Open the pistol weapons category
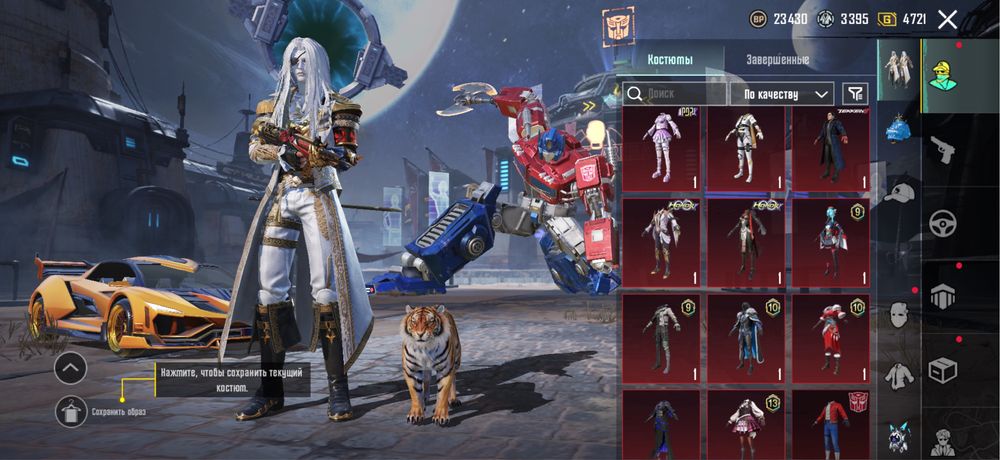Viewport: 1000px width, 460px height. pyautogui.click(x=943, y=151)
